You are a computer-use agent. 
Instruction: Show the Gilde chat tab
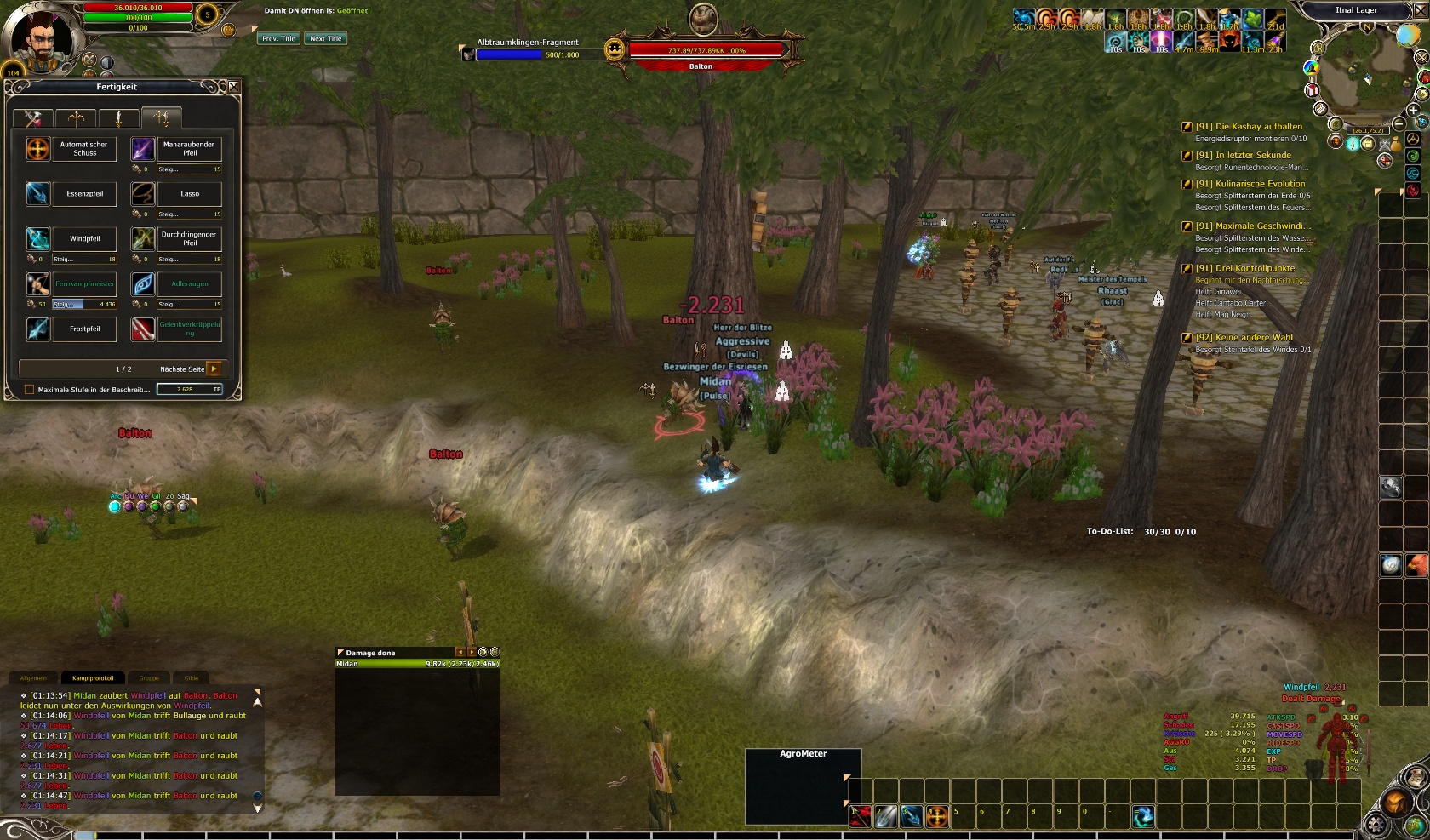tap(192, 678)
